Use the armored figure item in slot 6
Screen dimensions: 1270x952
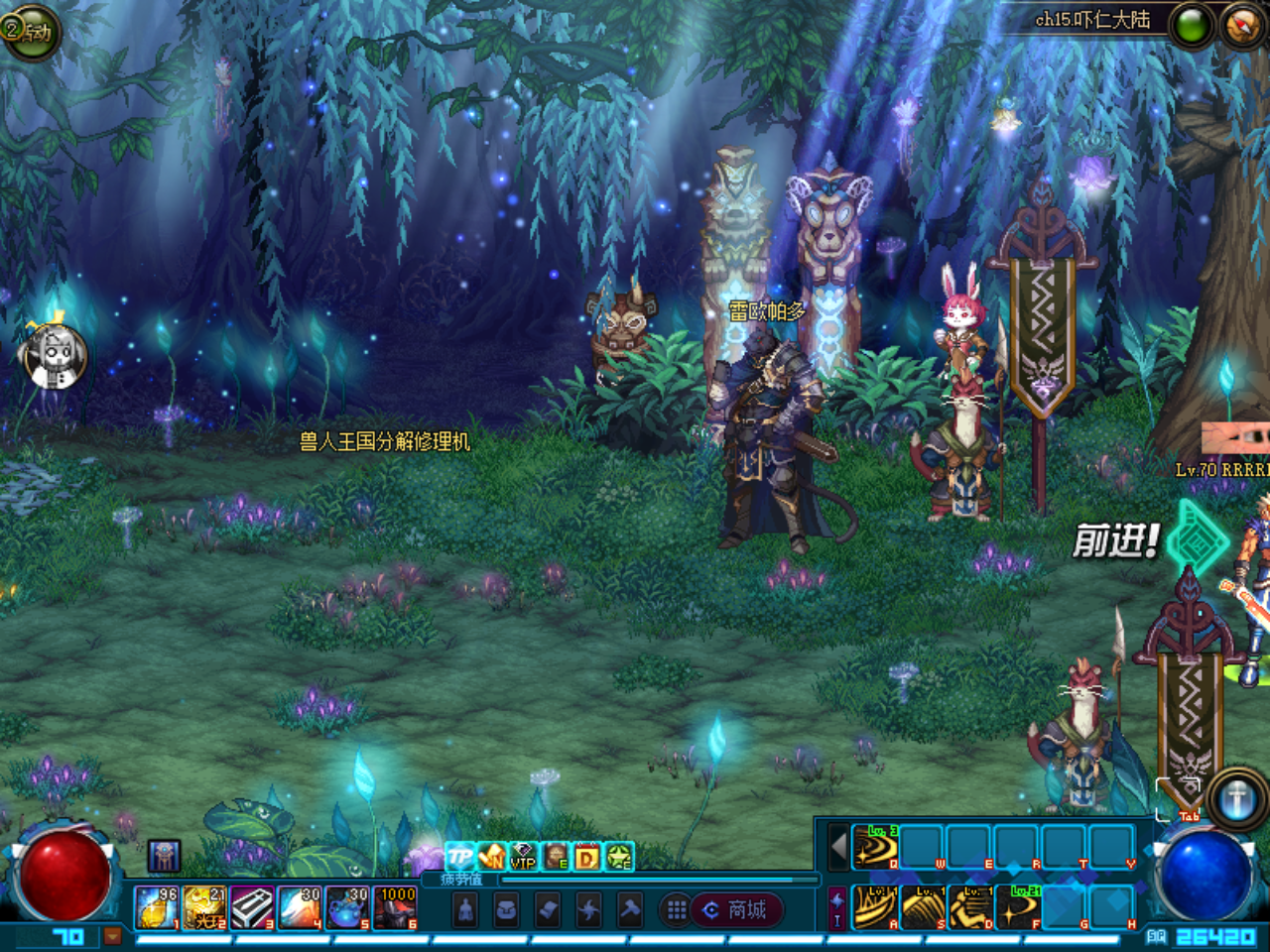click(395, 907)
